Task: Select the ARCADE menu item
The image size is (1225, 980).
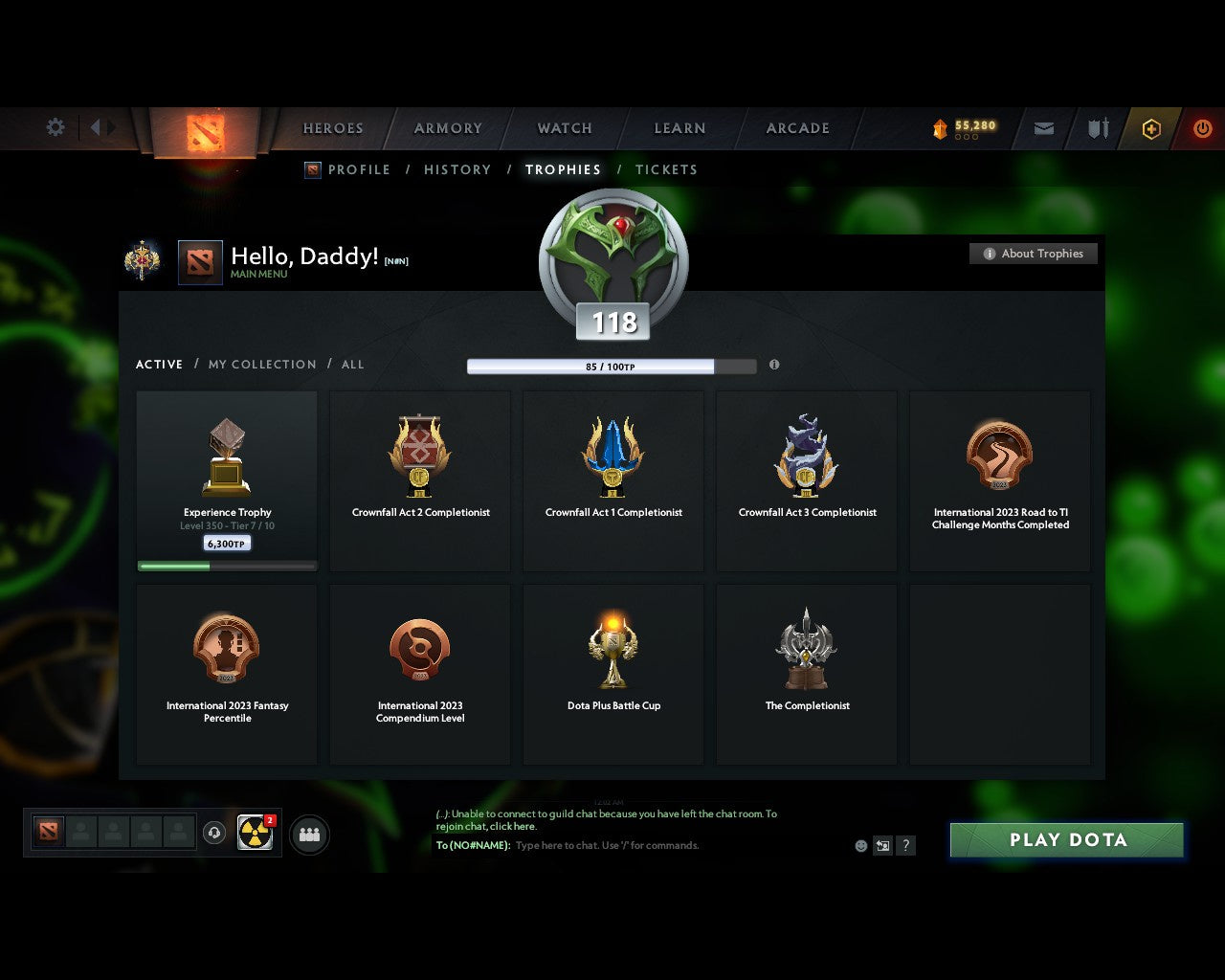Action: 797,128
